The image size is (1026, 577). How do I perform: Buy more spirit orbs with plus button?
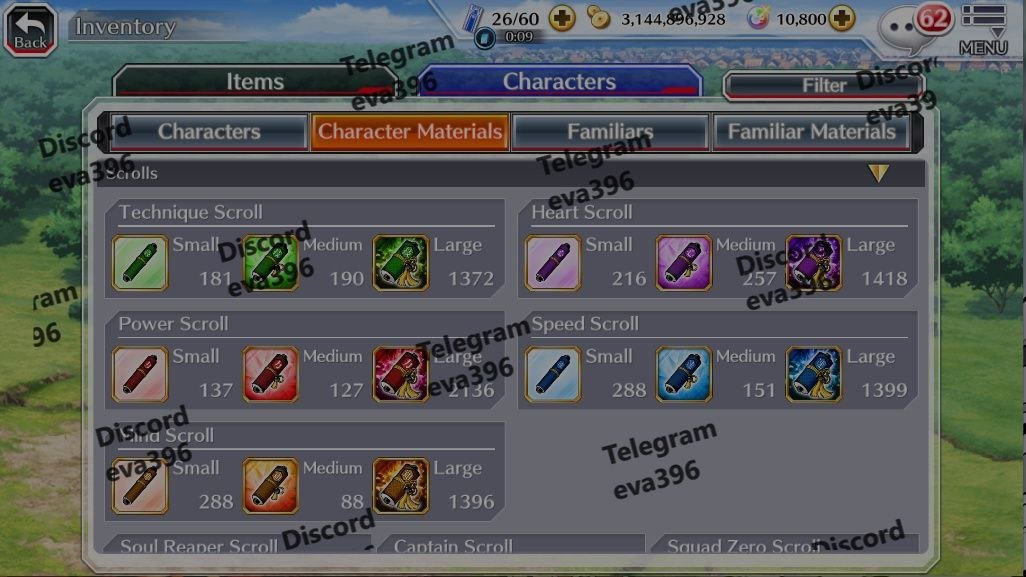click(842, 18)
